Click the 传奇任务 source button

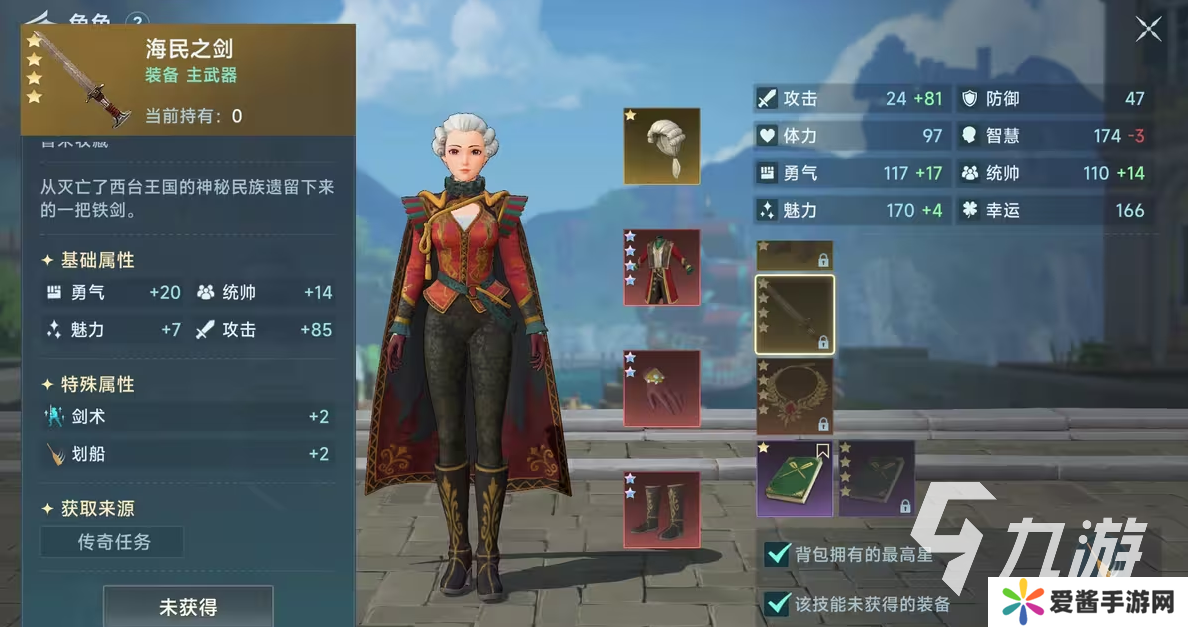coord(112,542)
